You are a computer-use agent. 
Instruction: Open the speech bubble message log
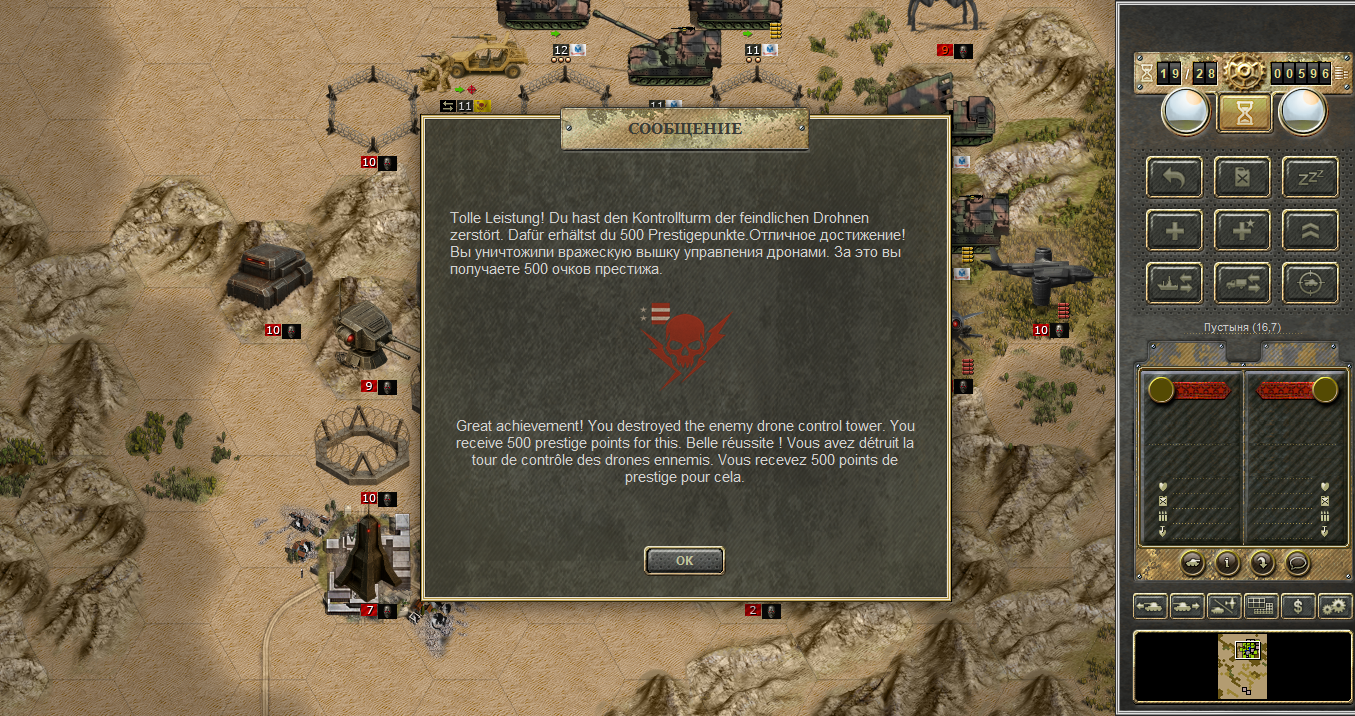coord(1298,563)
